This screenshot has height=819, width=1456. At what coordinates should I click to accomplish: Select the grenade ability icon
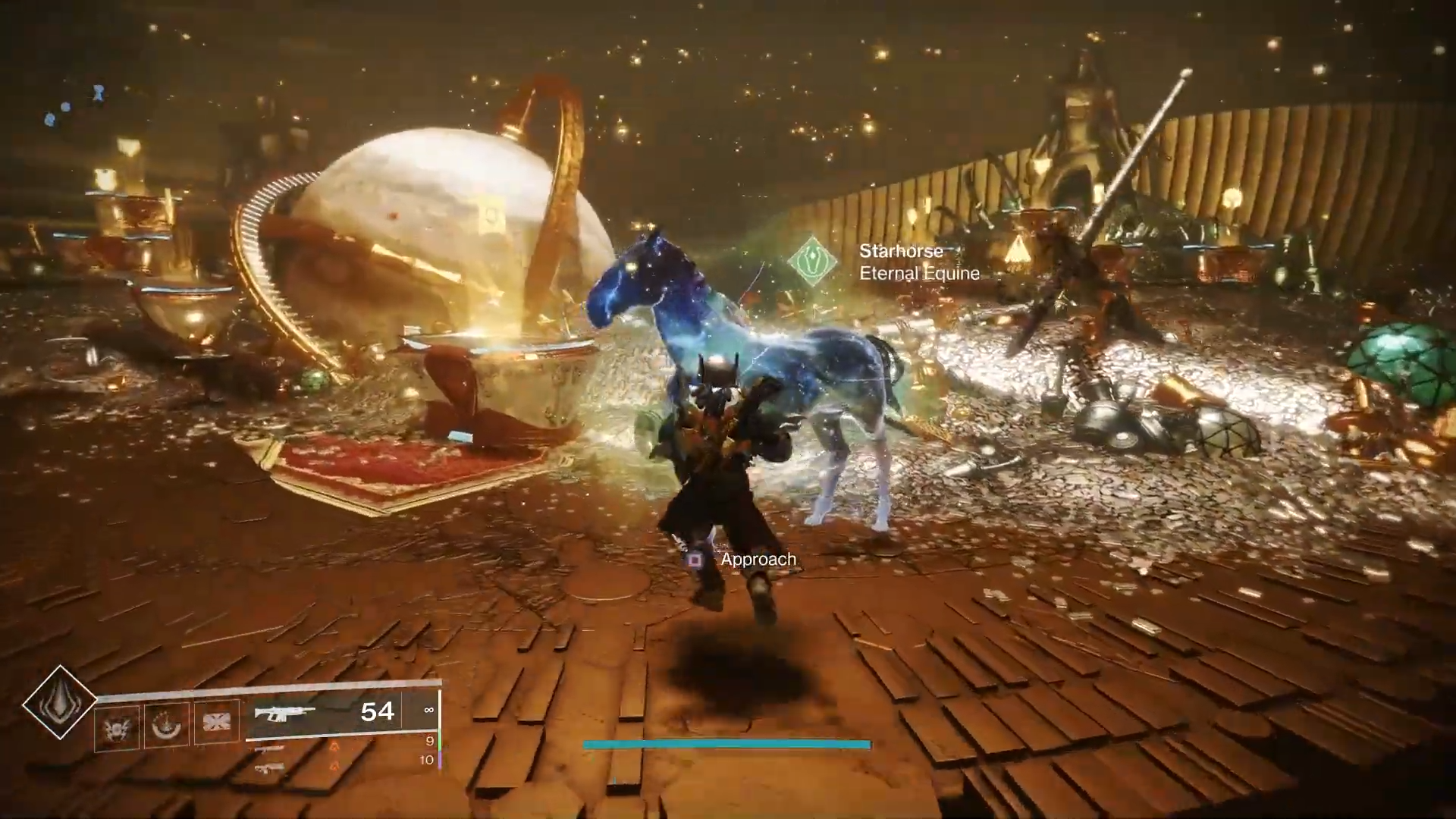(118, 725)
